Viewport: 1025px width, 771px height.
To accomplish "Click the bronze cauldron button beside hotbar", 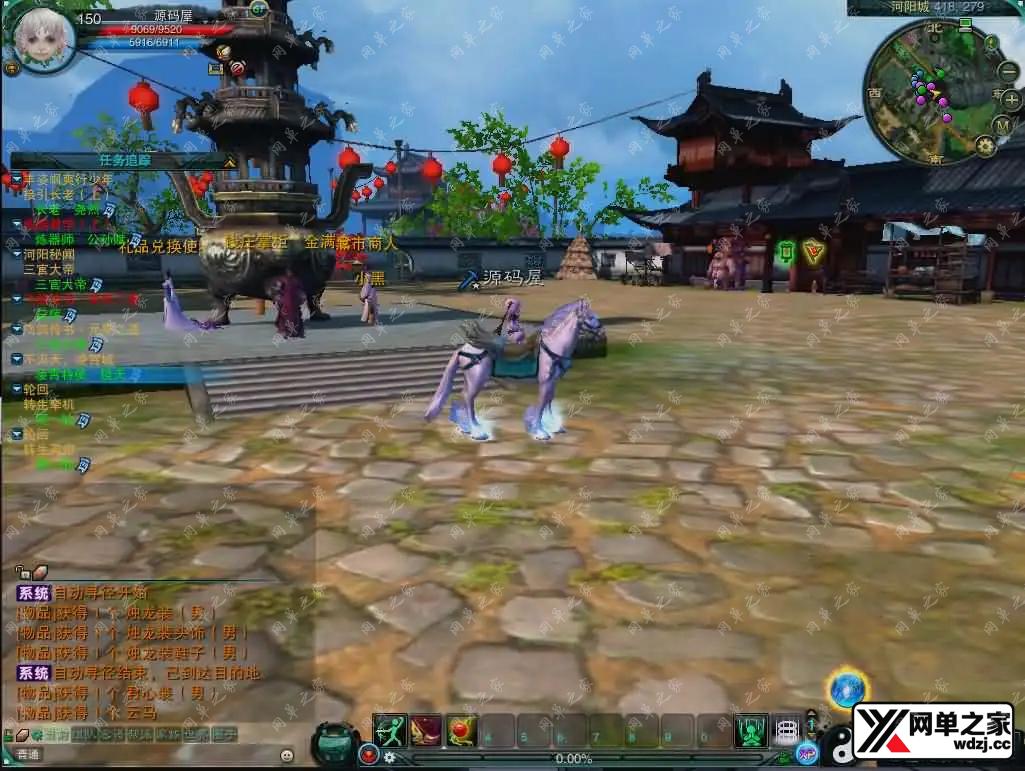I will tap(334, 744).
